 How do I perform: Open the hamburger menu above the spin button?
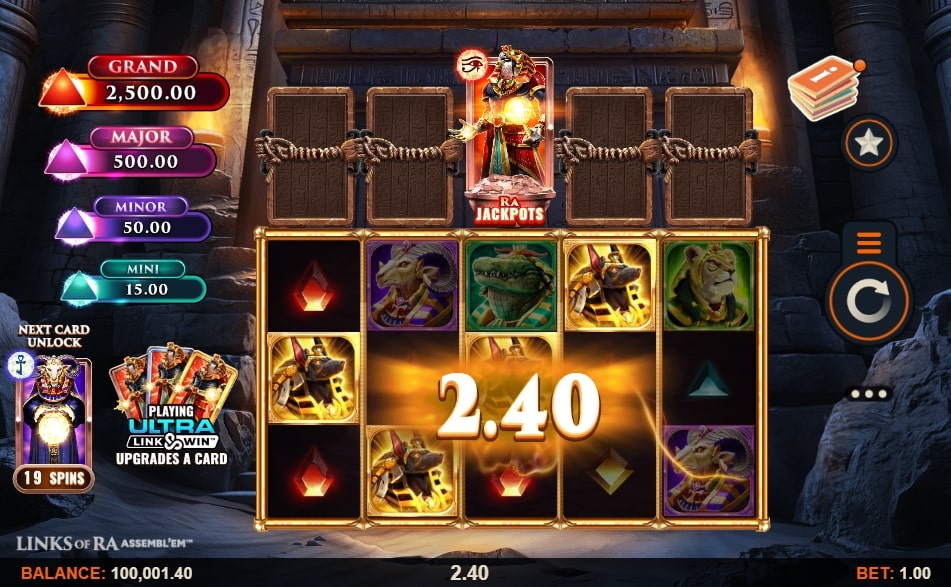pyautogui.click(x=867, y=243)
